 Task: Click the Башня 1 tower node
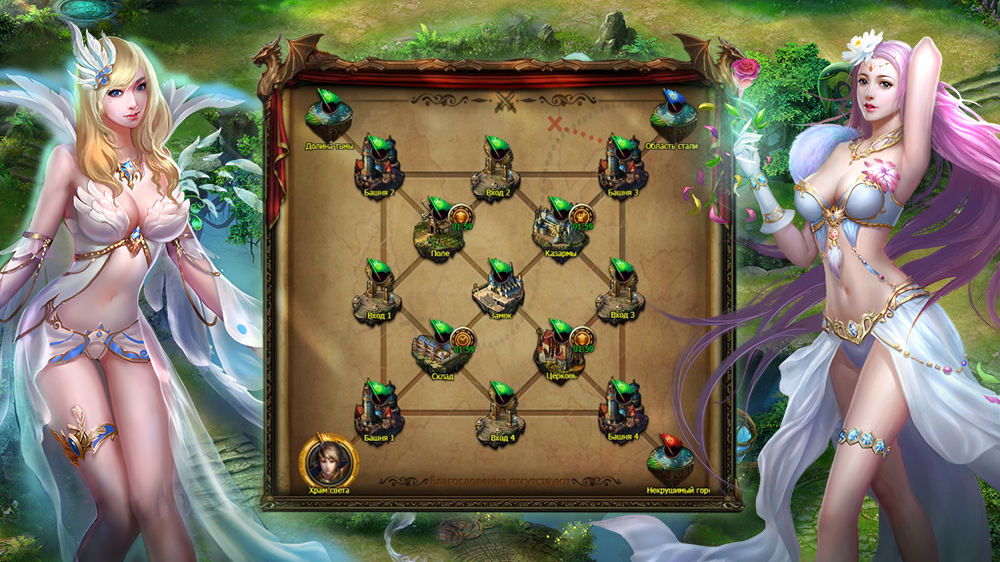(x=377, y=411)
